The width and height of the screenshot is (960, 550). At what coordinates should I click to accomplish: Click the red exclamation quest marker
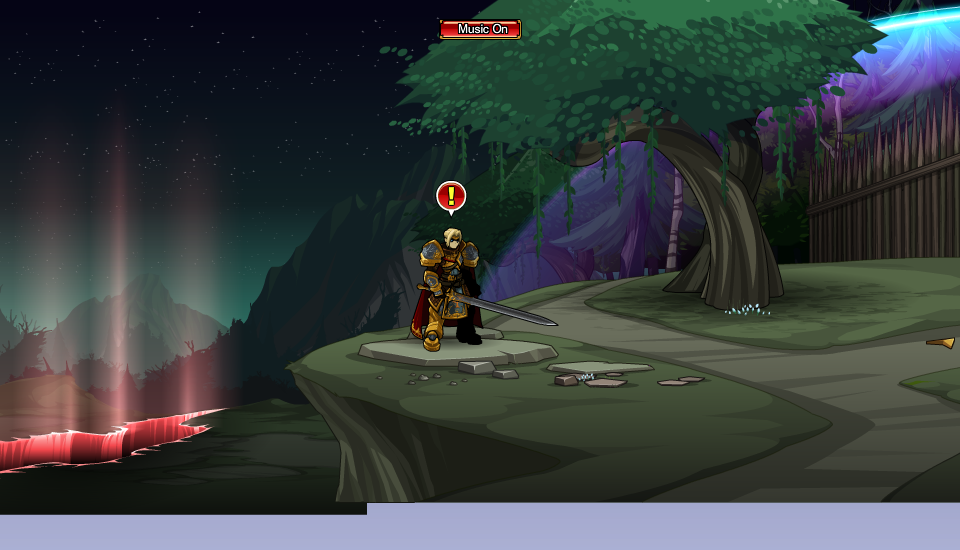451,196
